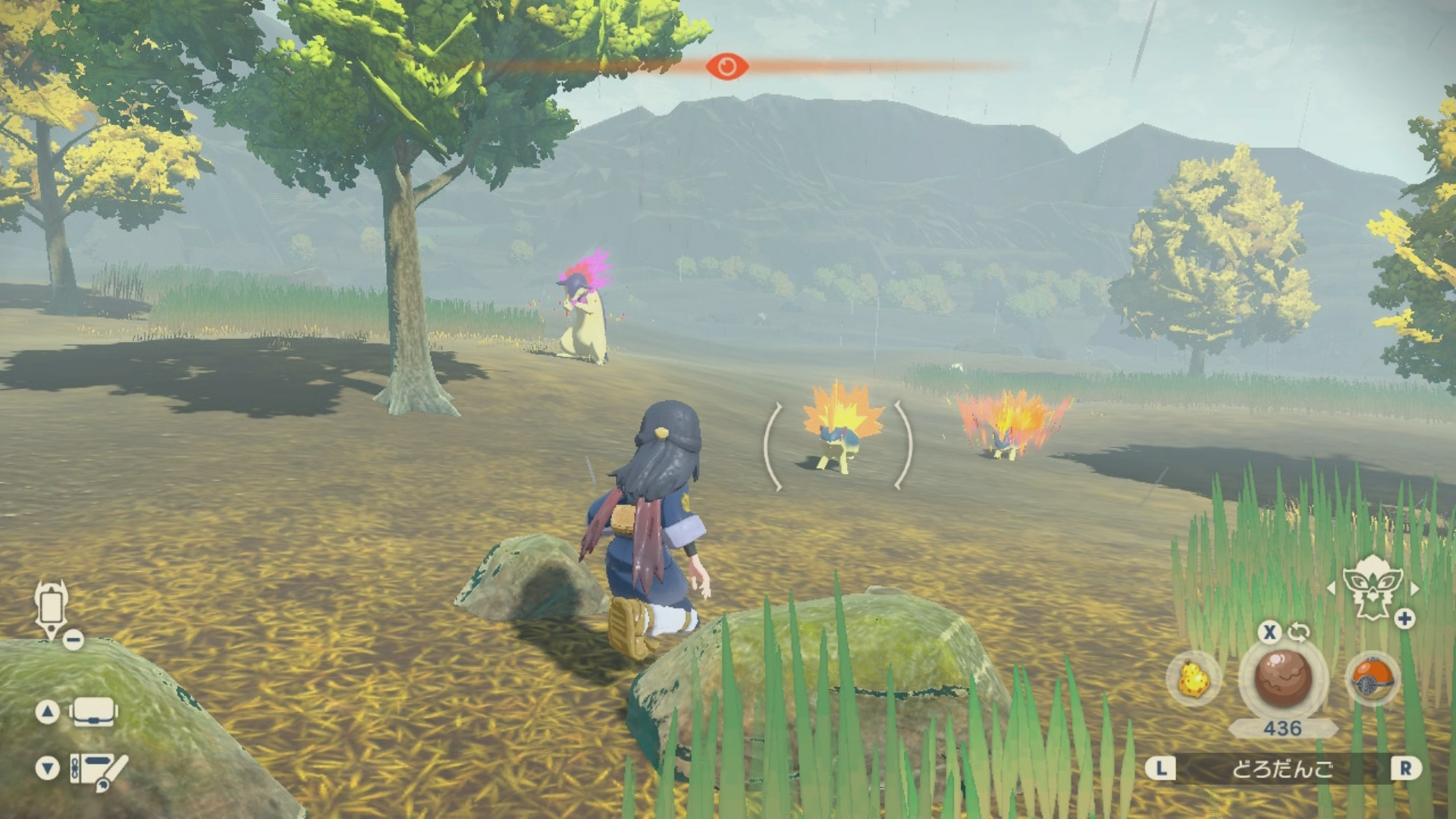Select the brown mud ball item

click(1283, 677)
